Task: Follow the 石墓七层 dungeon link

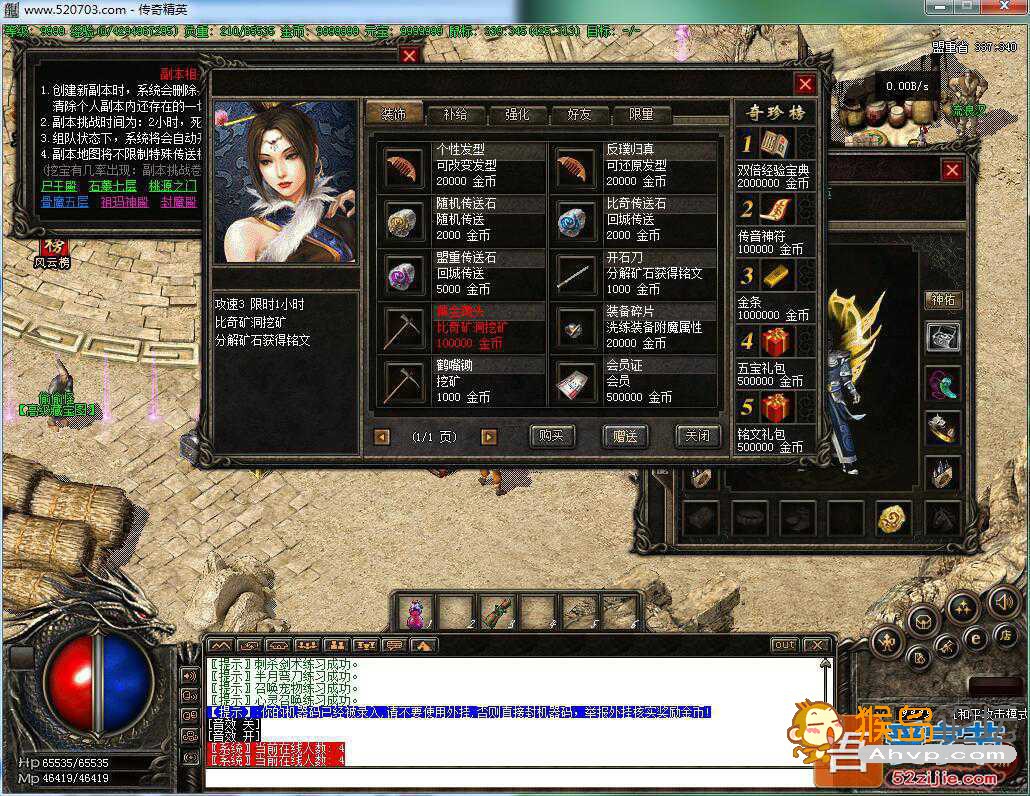Action: [112, 186]
